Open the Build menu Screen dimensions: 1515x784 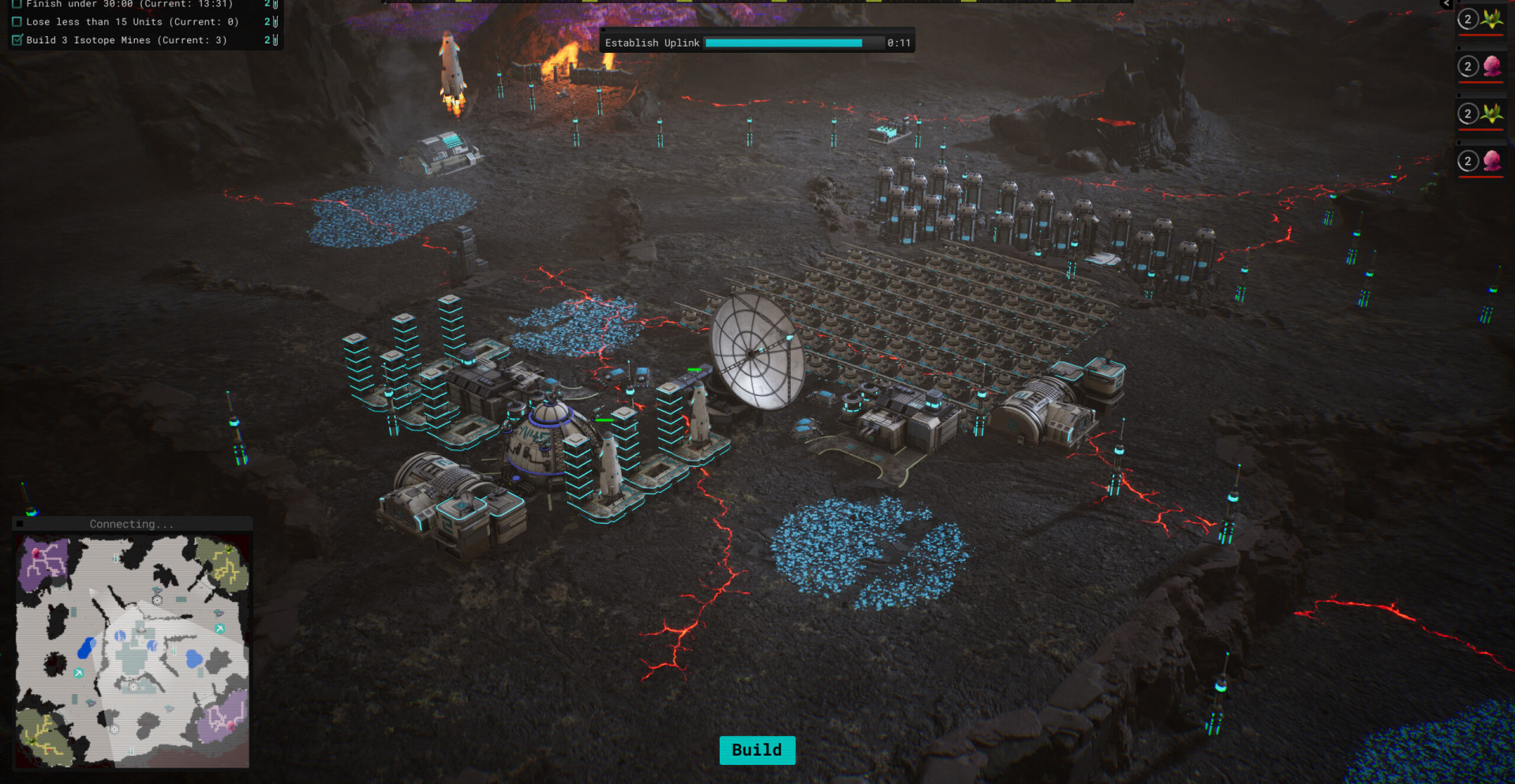tap(757, 750)
